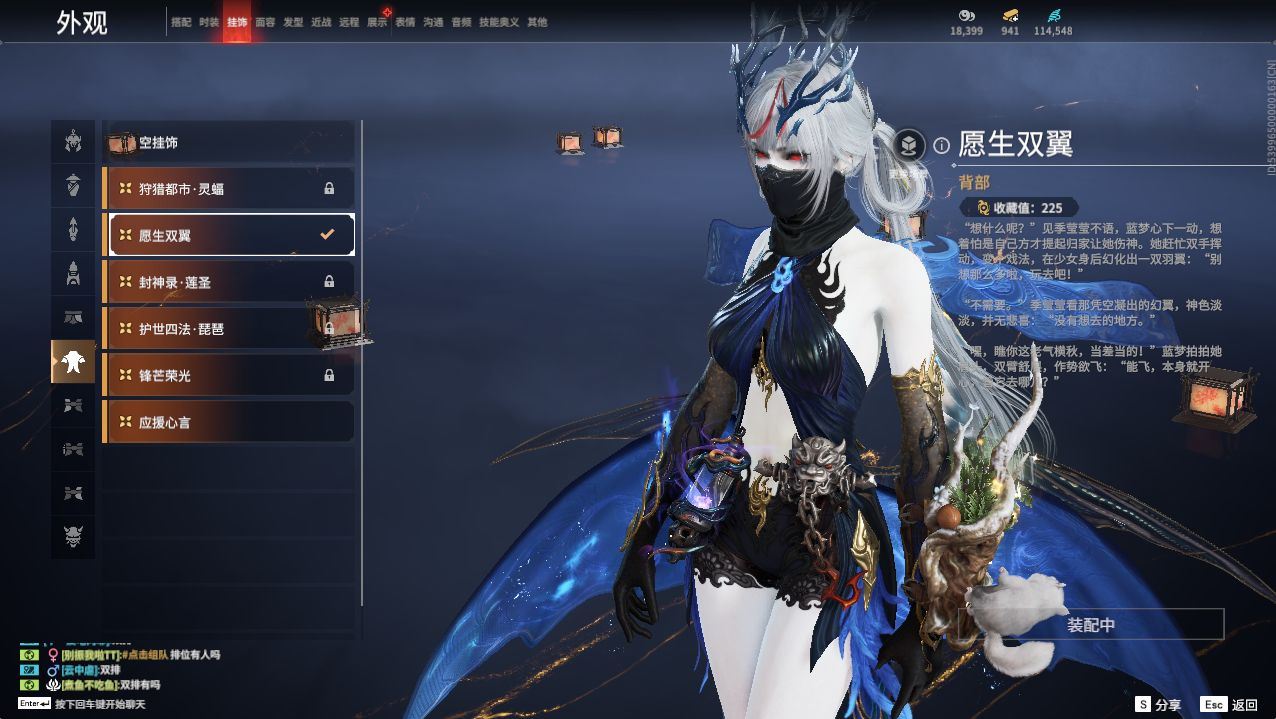This screenshot has width=1276, height=719.
Task: Pick the 锋芒荣光 accessory
Action: tap(229, 375)
